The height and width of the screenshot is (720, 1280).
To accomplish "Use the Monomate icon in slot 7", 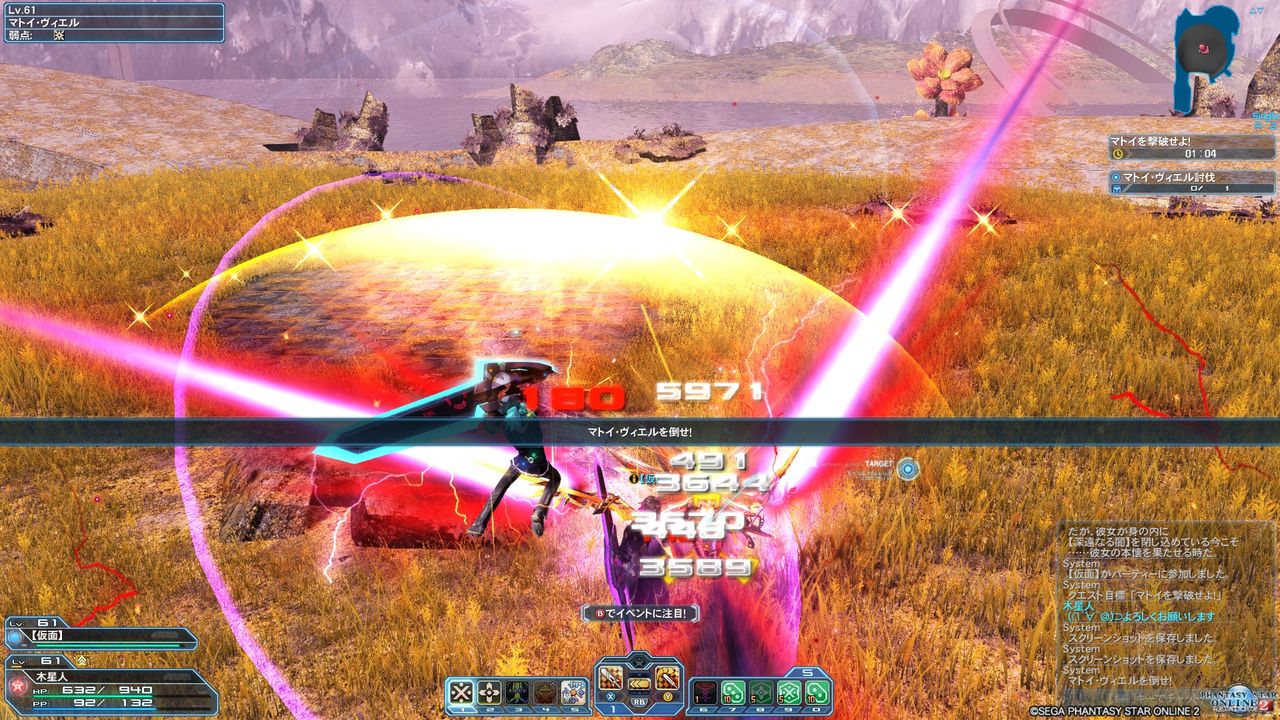I will 732,691.
